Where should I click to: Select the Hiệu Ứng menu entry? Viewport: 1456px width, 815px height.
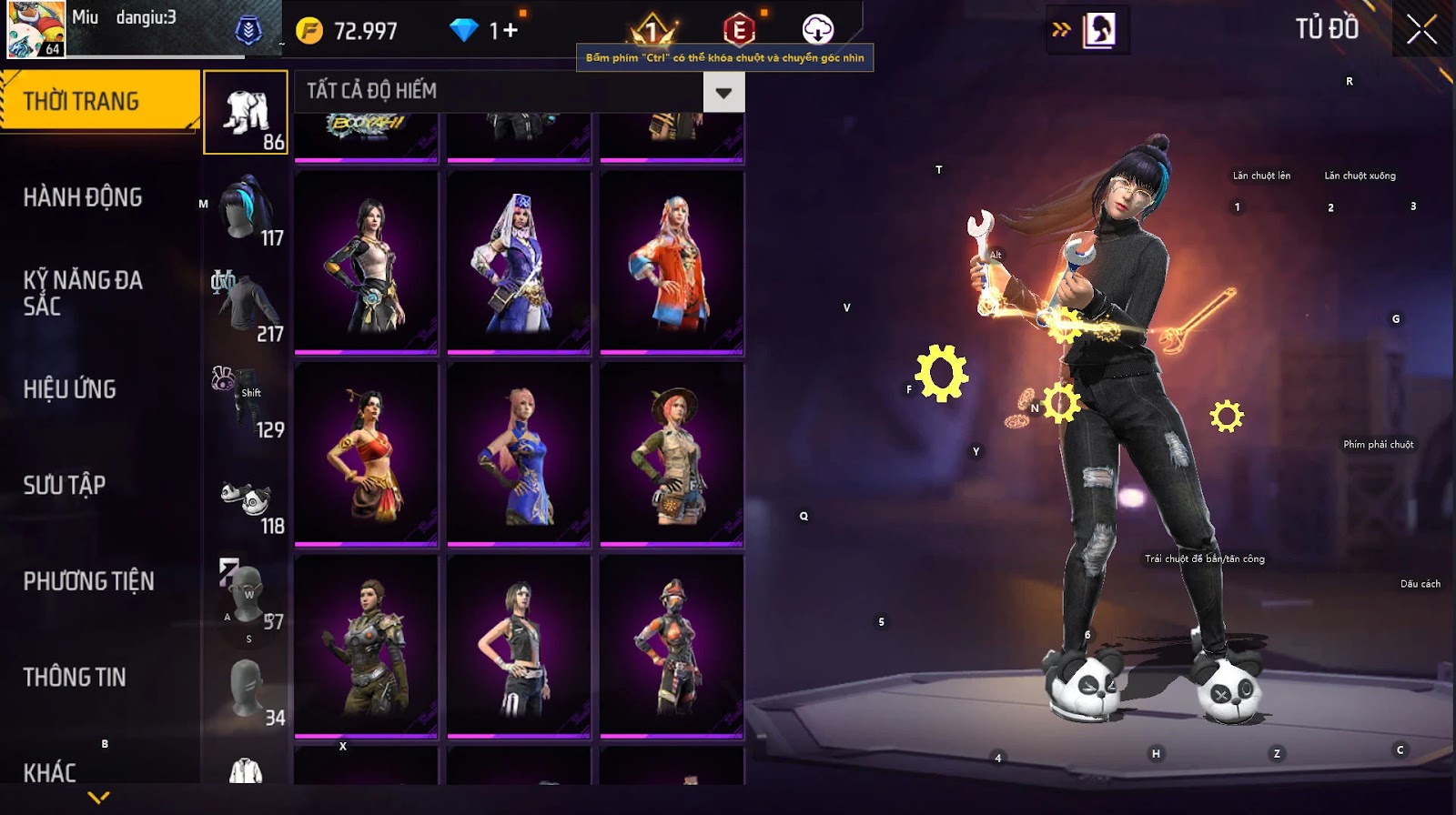click(70, 389)
